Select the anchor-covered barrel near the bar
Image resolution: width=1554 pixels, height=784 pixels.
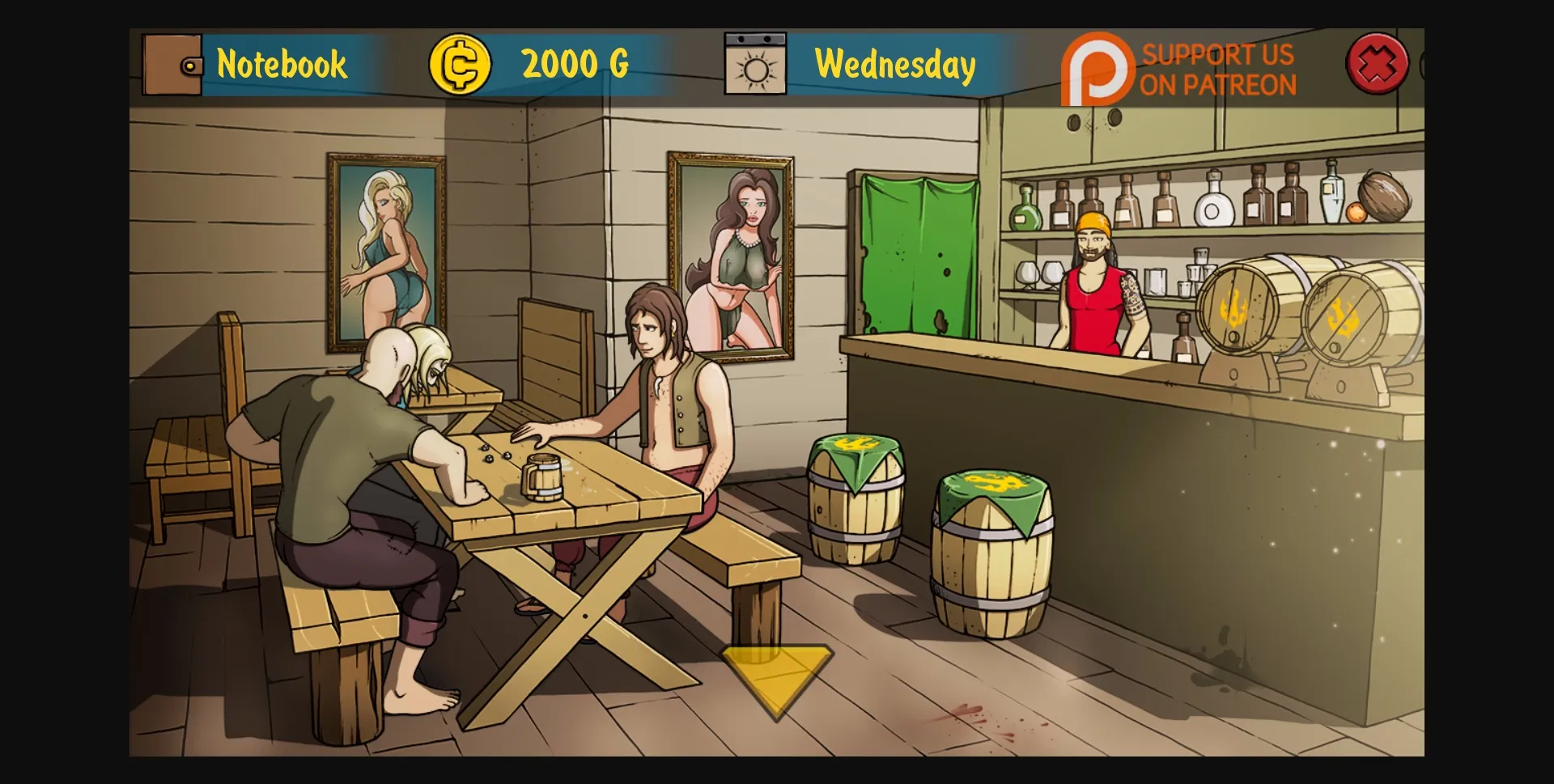(x=996, y=550)
